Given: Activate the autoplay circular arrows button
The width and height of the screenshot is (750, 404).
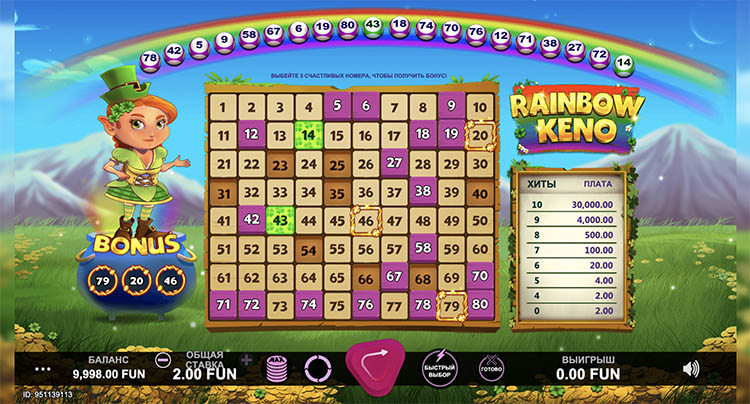Looking at the screenshot, I should click(317, 368).
